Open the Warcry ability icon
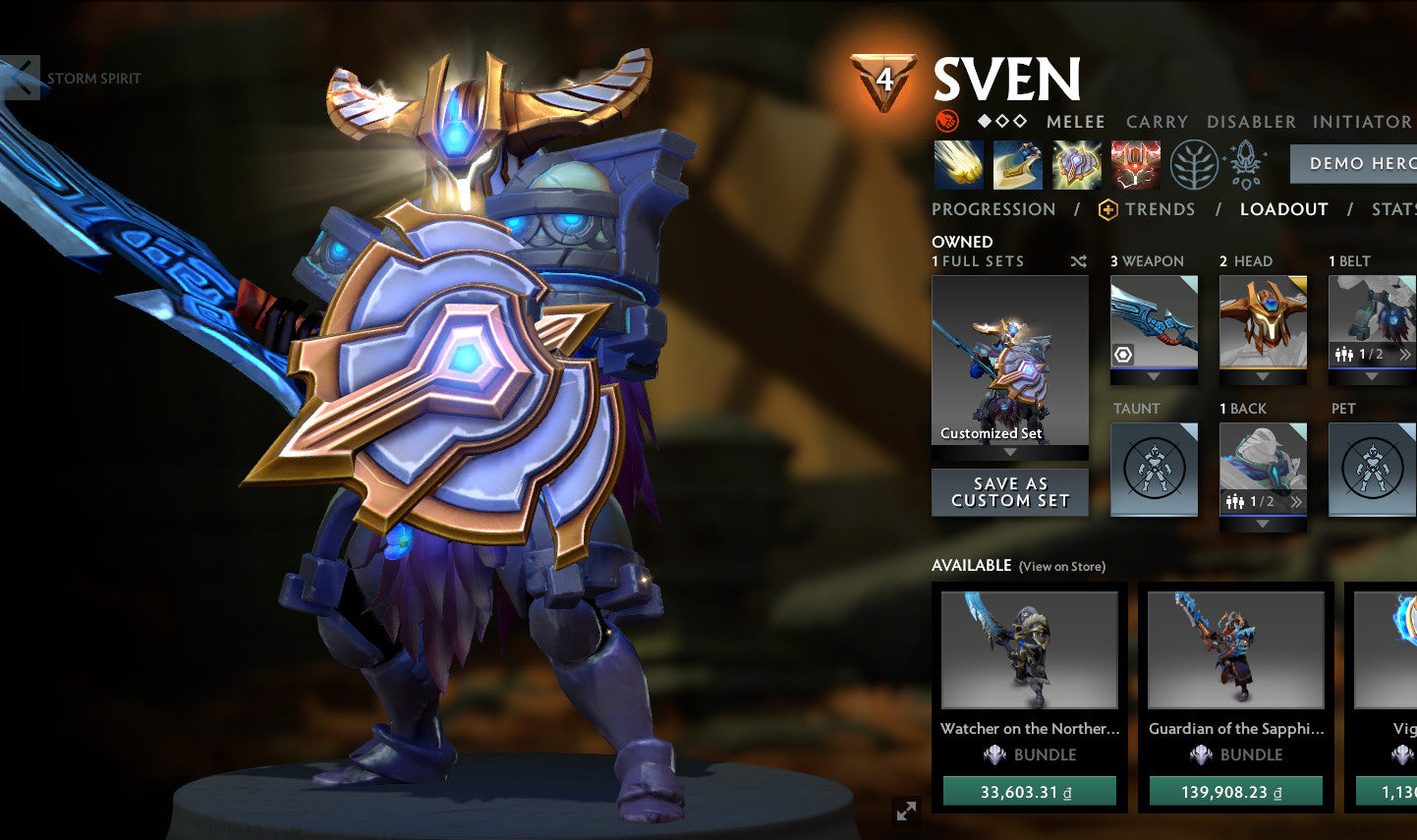 coord(1077,164)
